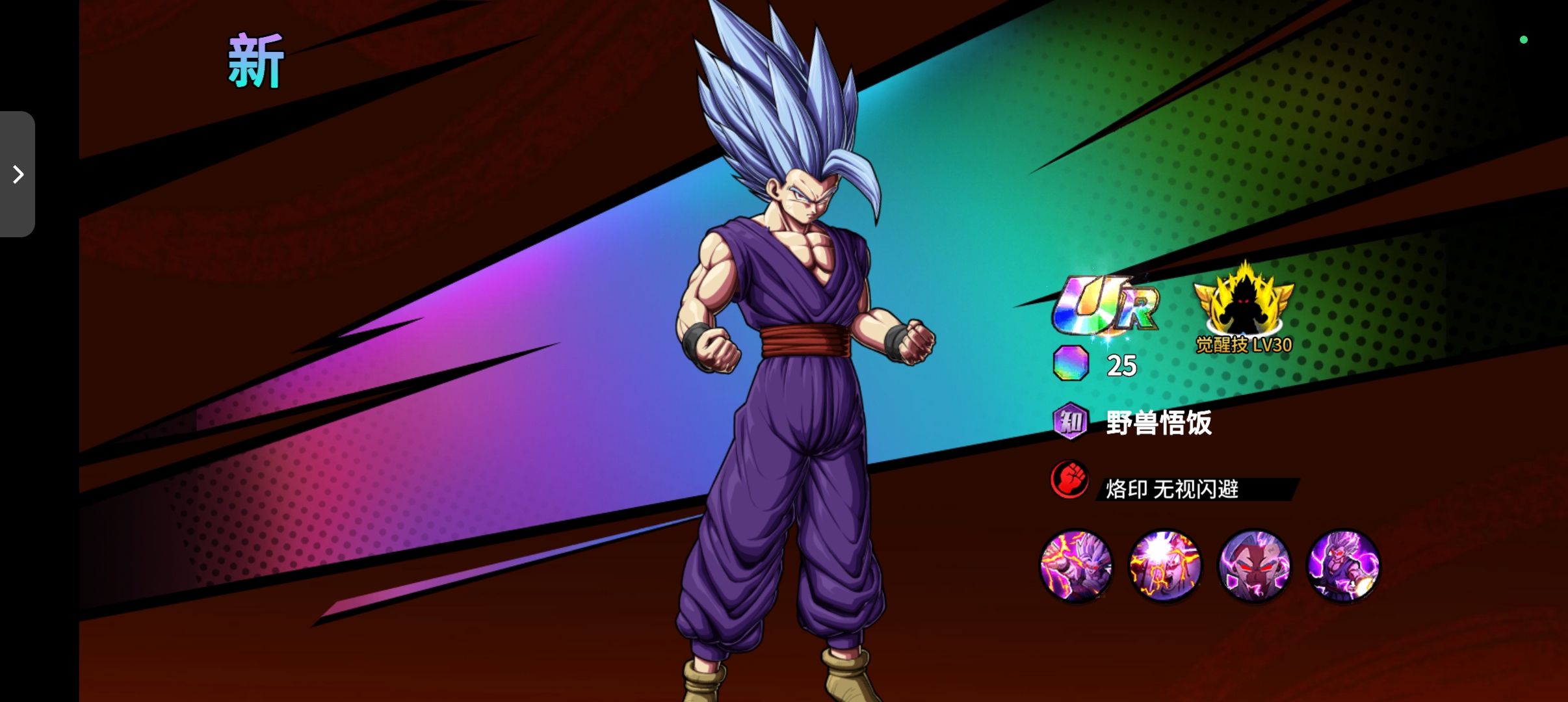The image size is (1568, 702).
Task: Tap the red fist 烙印 icon
Action: tap(1070, 480)
